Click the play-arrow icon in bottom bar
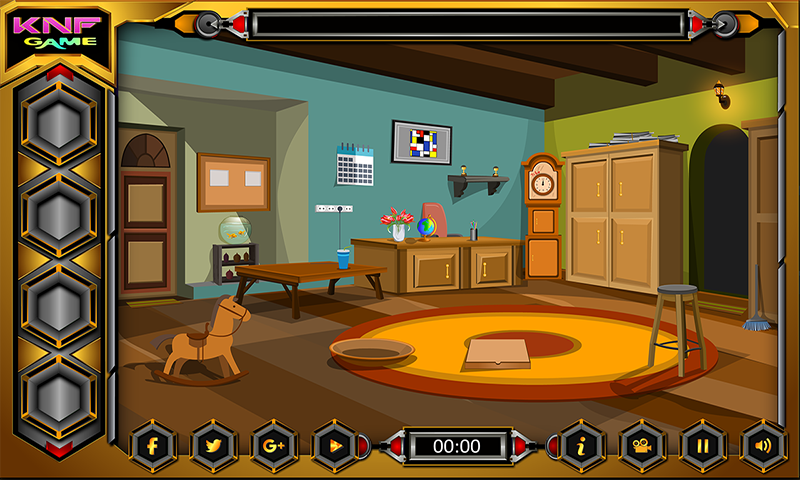This screenshot has width=800, height=480. (x=335, y=446)
